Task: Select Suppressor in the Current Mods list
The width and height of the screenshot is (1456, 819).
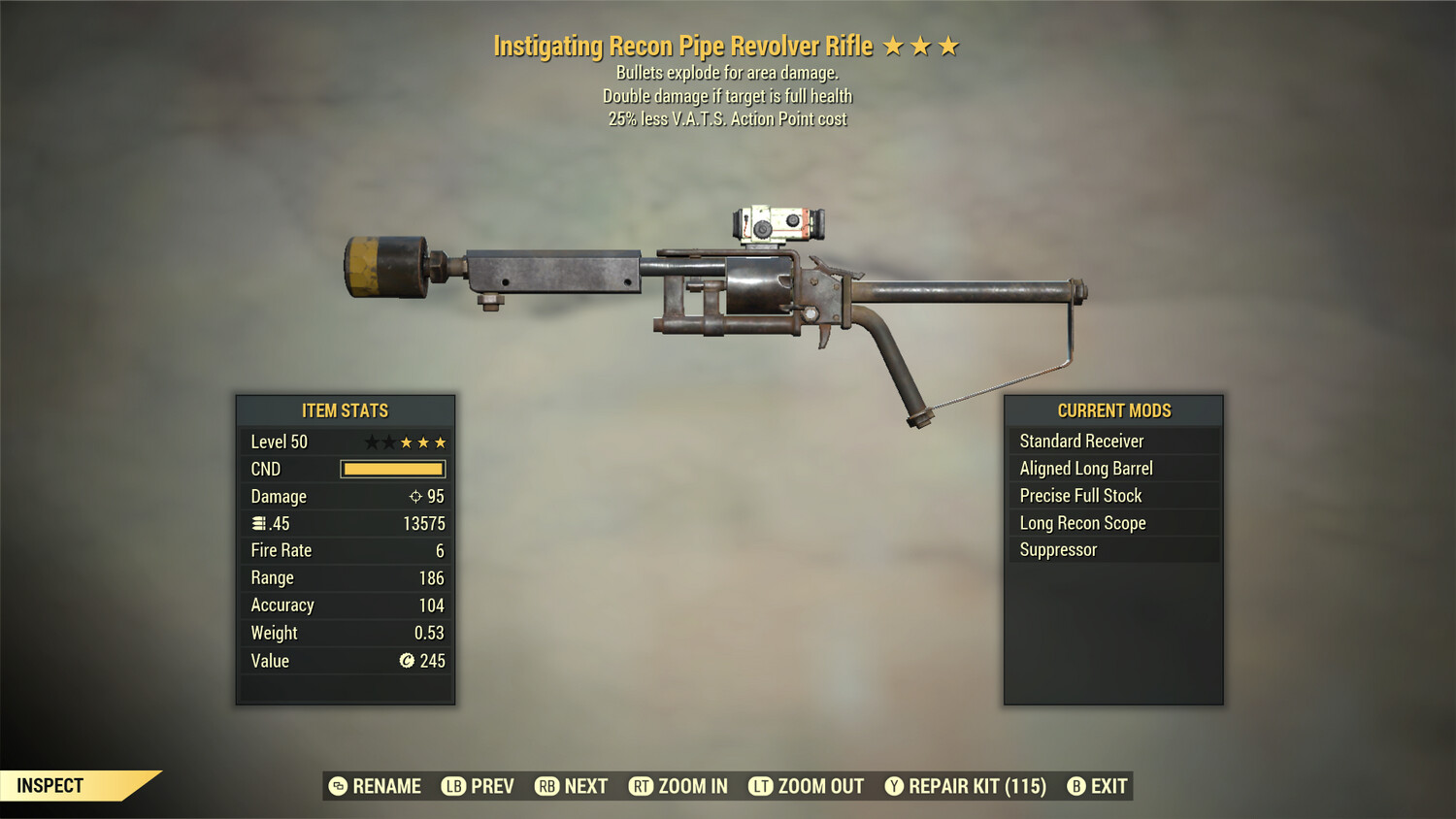Action: click(1057, 549)
